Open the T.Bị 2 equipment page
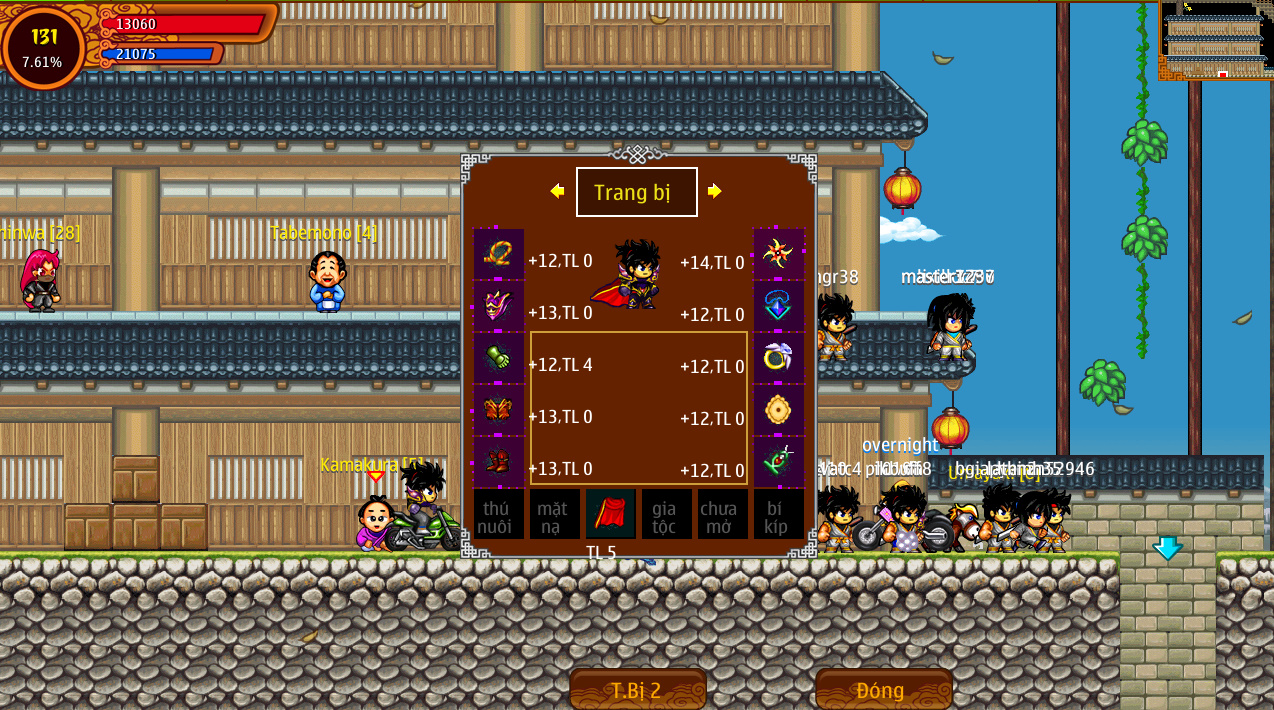This screenshot has width=1274, height=710. coord(637,689)
